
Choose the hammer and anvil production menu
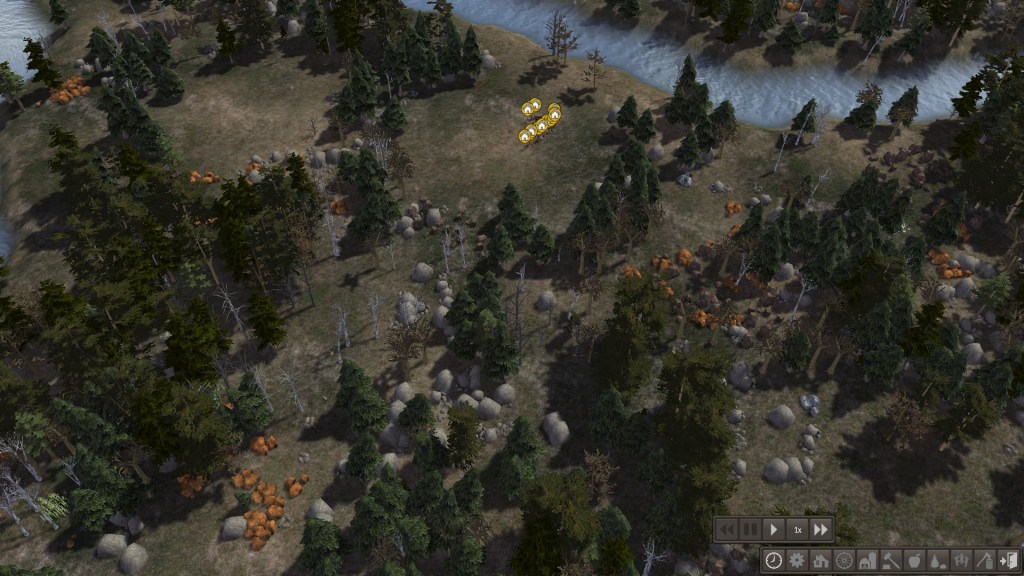click(x=891, y=560)
